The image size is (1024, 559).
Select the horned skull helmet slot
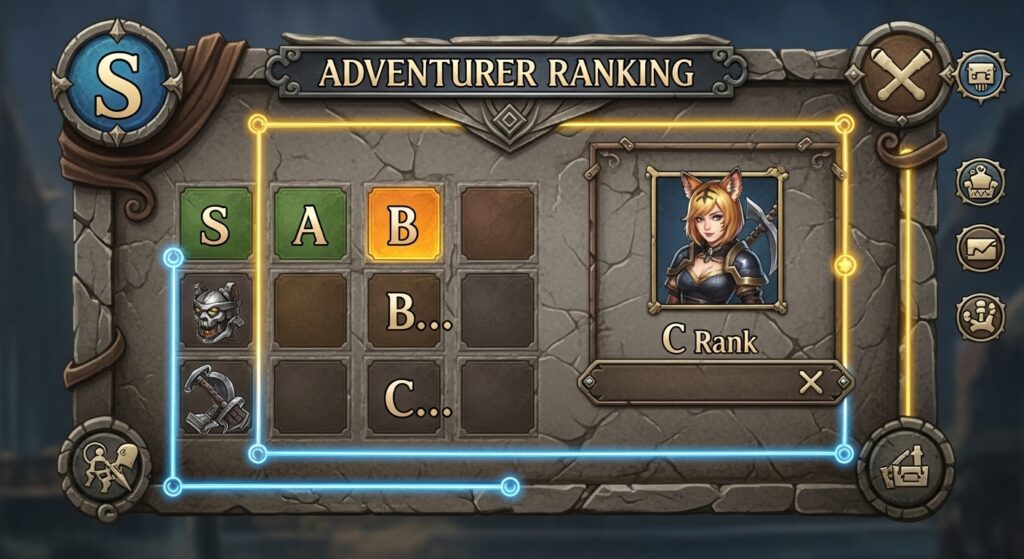216,311
